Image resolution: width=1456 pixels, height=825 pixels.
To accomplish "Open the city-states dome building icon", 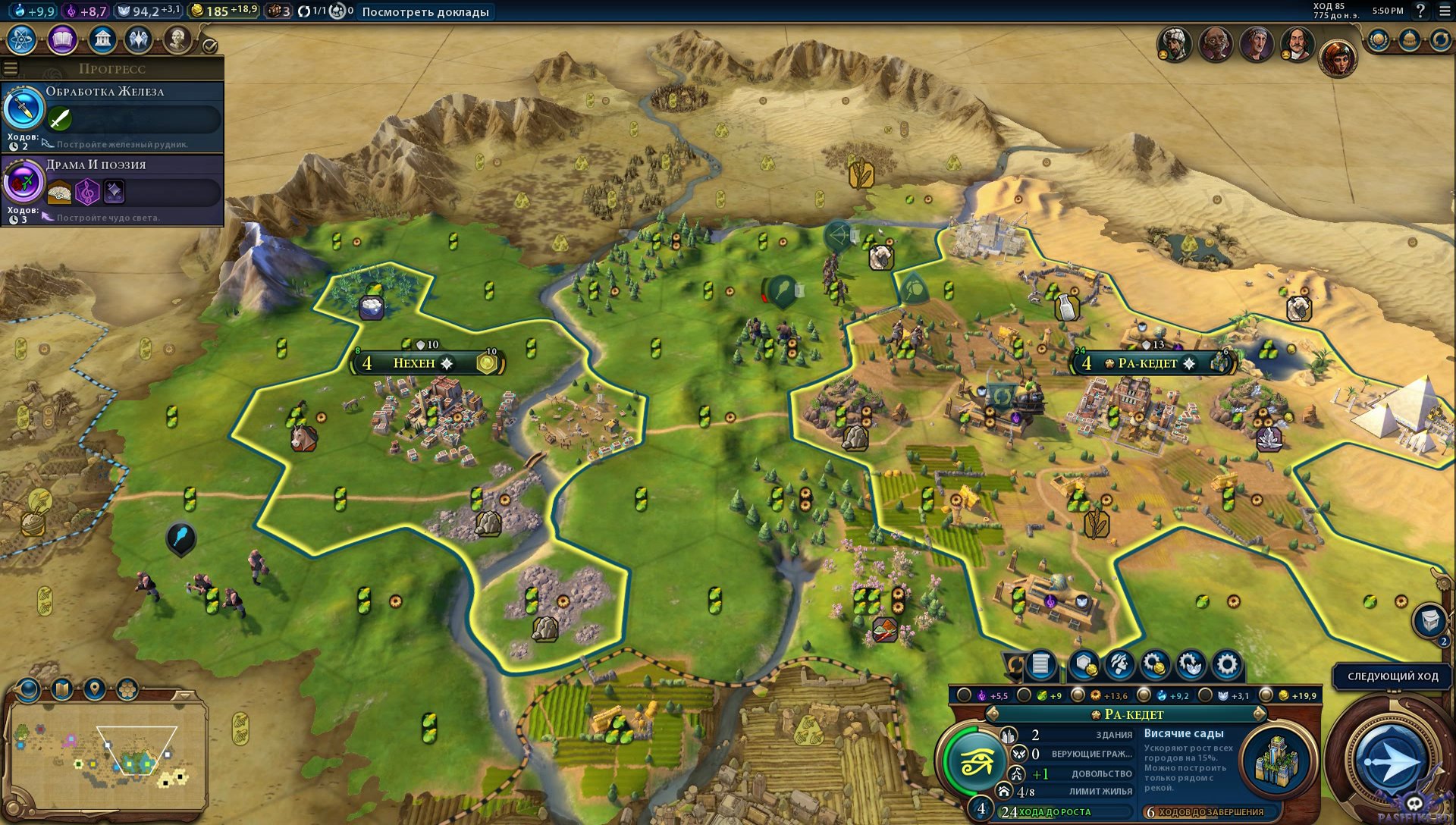I will (1409, 39).
